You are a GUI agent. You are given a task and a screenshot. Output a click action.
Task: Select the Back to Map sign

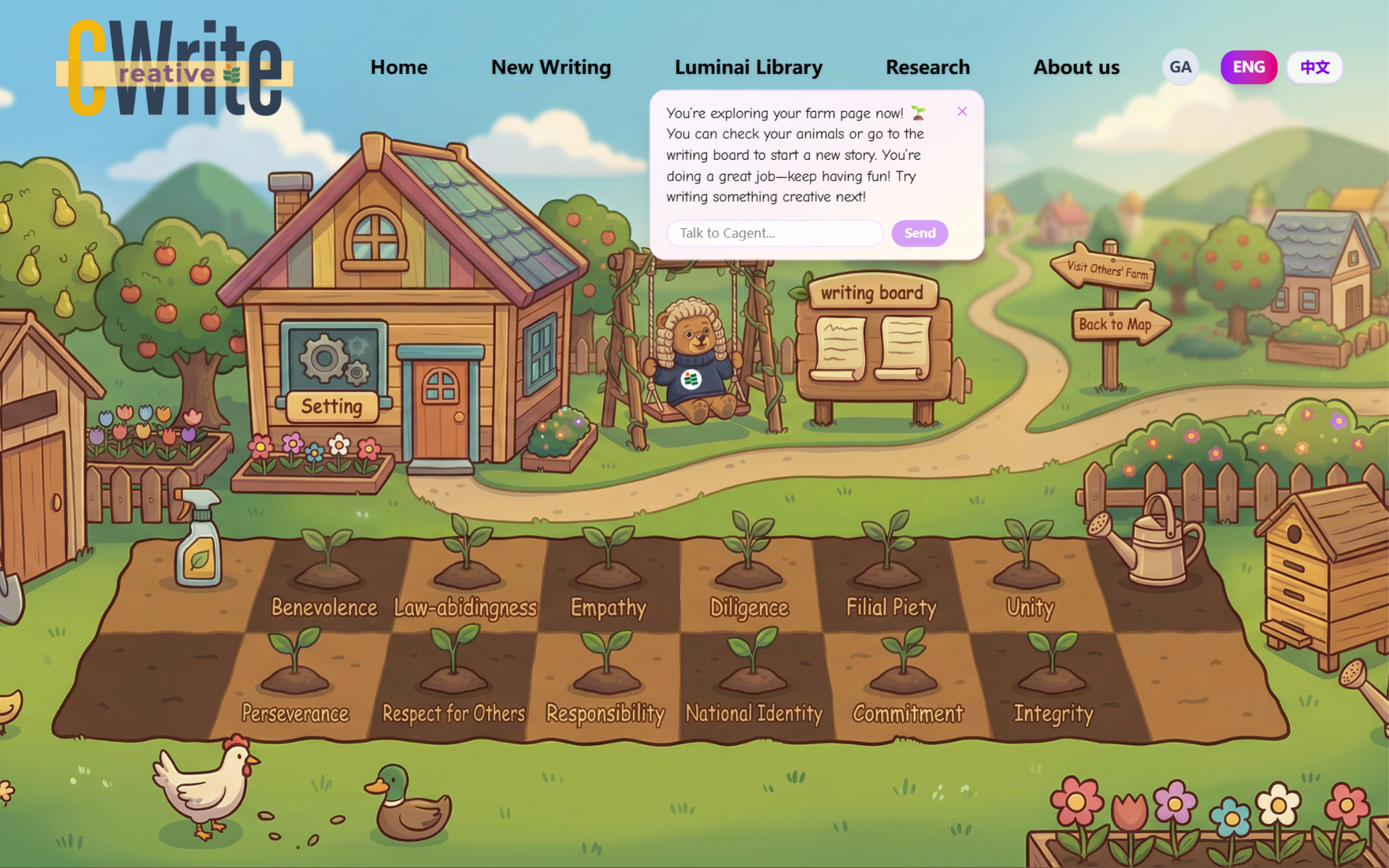click(1117, 324)
